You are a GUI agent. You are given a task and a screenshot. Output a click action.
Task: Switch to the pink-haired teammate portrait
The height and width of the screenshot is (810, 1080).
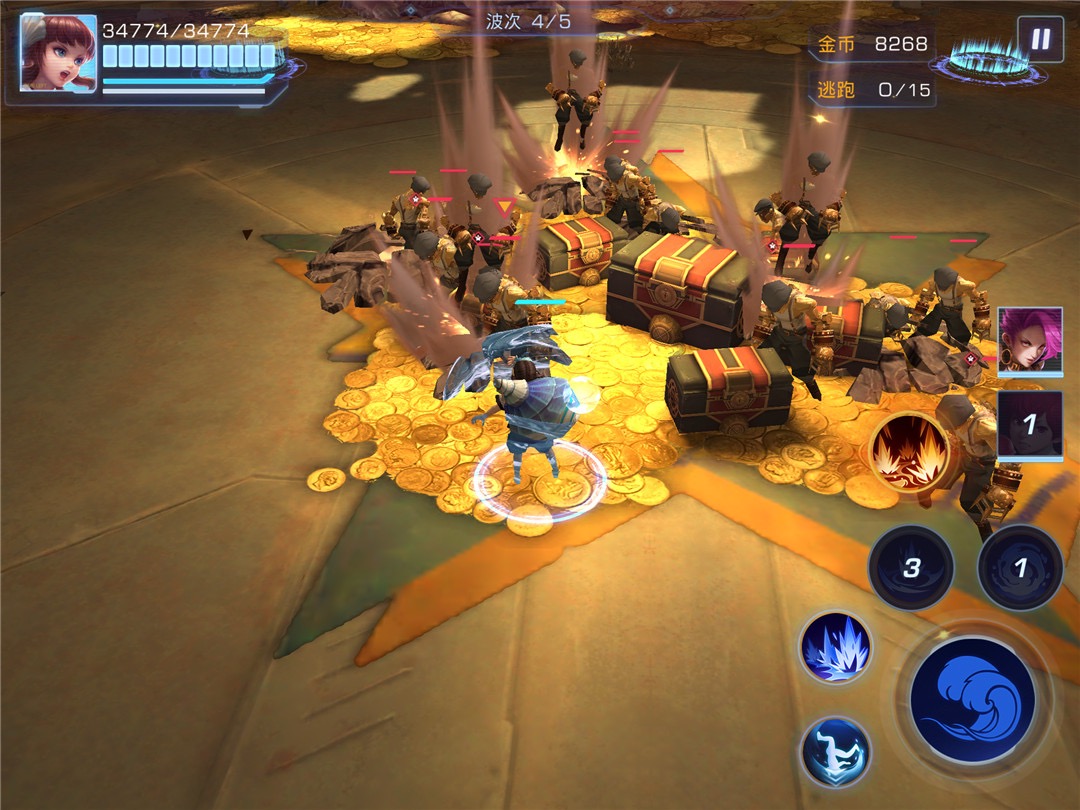[x=1030, y=342]
